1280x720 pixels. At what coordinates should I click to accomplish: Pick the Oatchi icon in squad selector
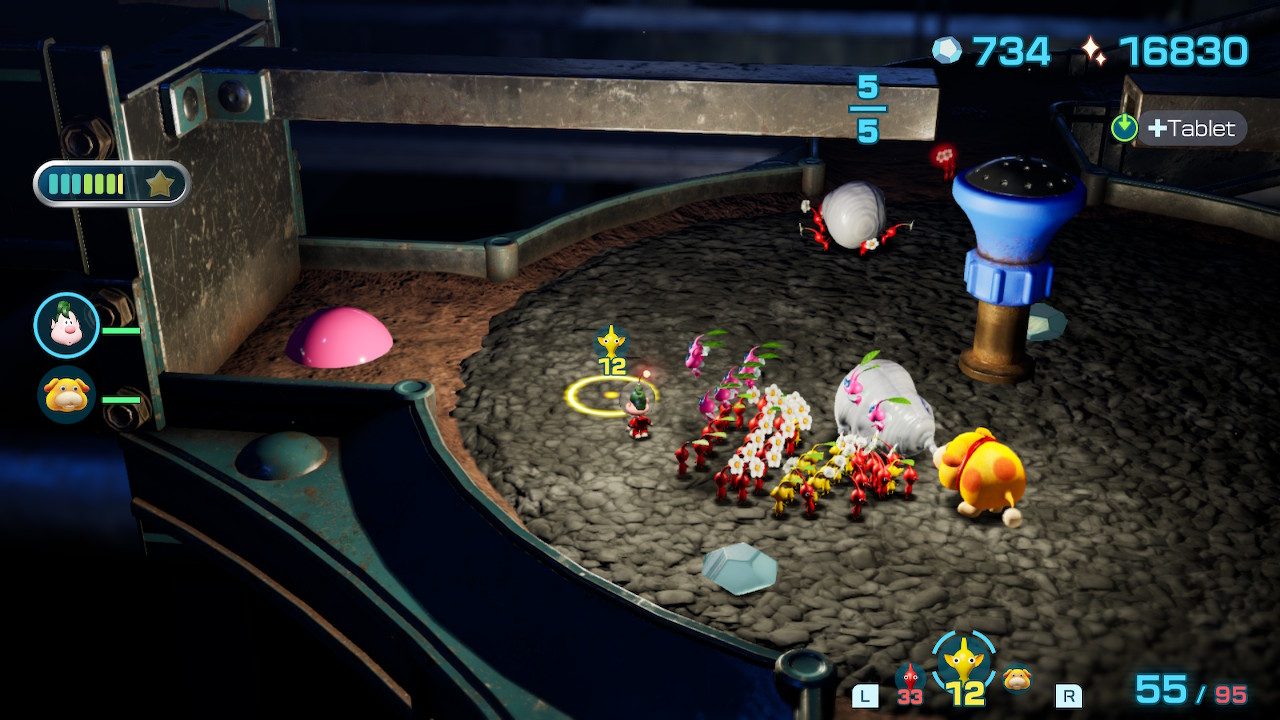[1018, 679]
